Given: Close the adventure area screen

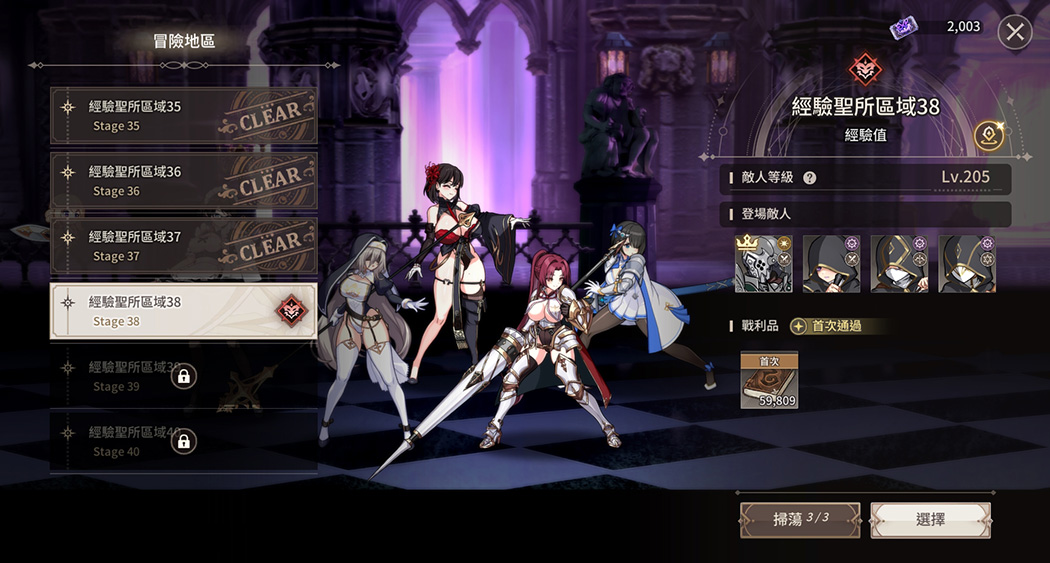Looking at the screenshot, I should tap(1015, 32).
